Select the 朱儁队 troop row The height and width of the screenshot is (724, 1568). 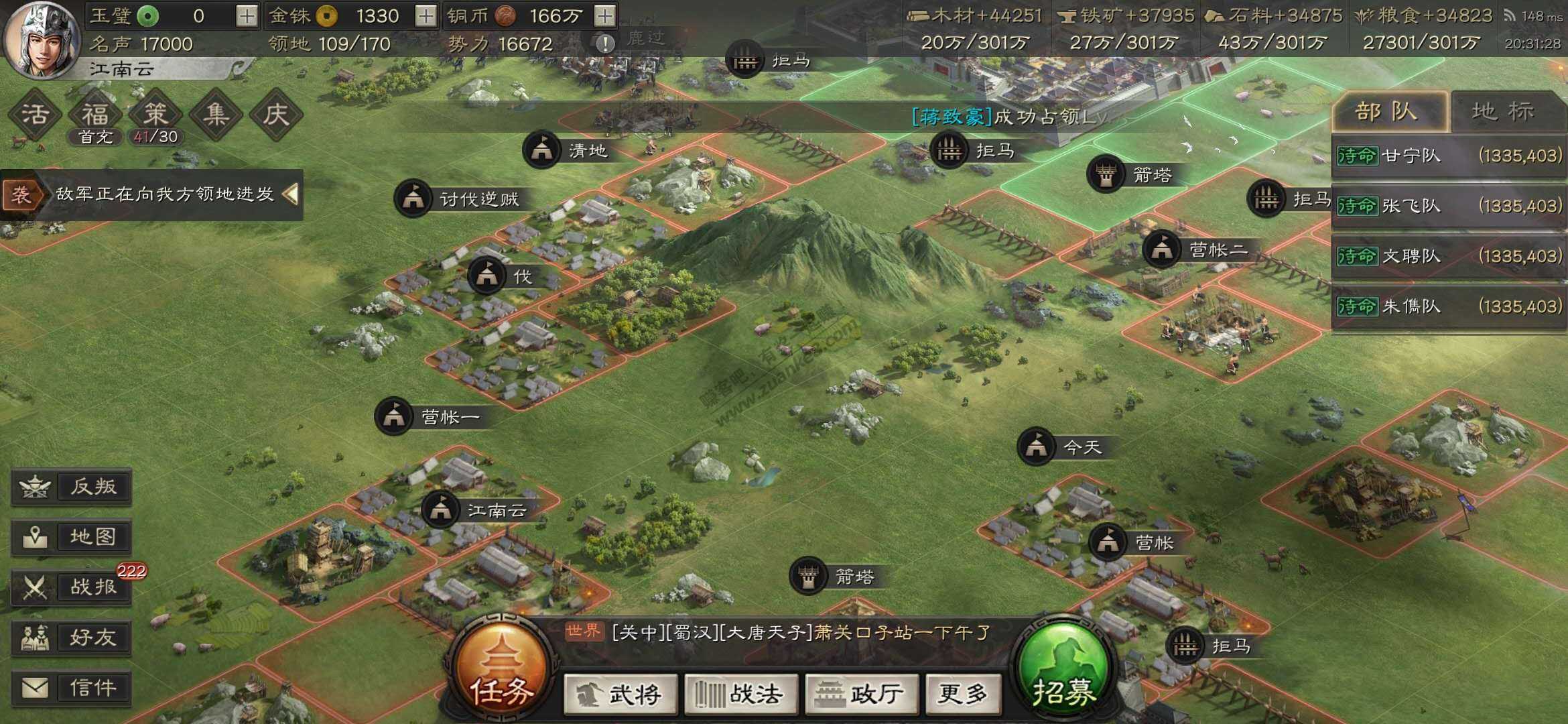tap(1449, 306)
